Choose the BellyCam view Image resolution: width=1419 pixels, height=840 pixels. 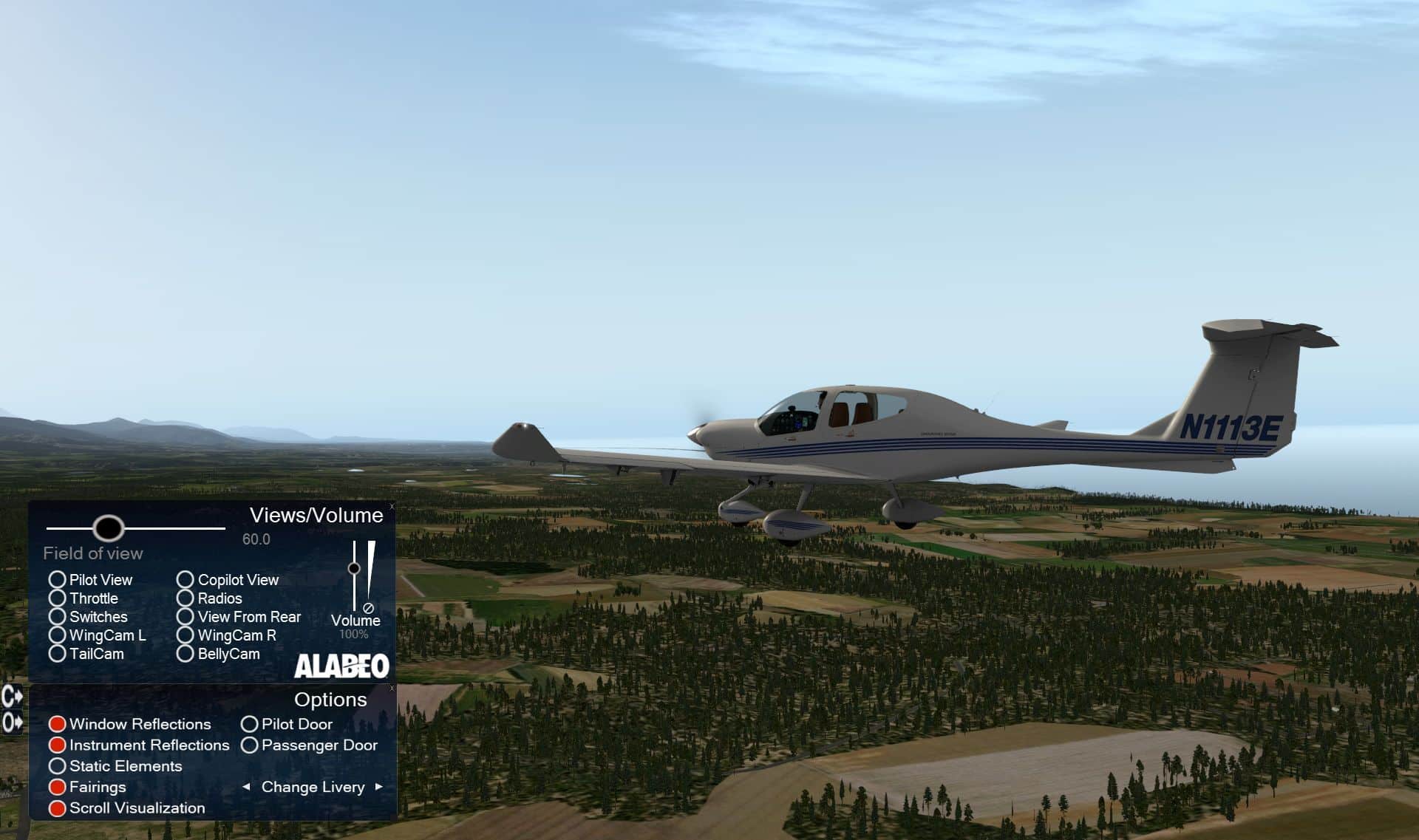coord(186,654)
